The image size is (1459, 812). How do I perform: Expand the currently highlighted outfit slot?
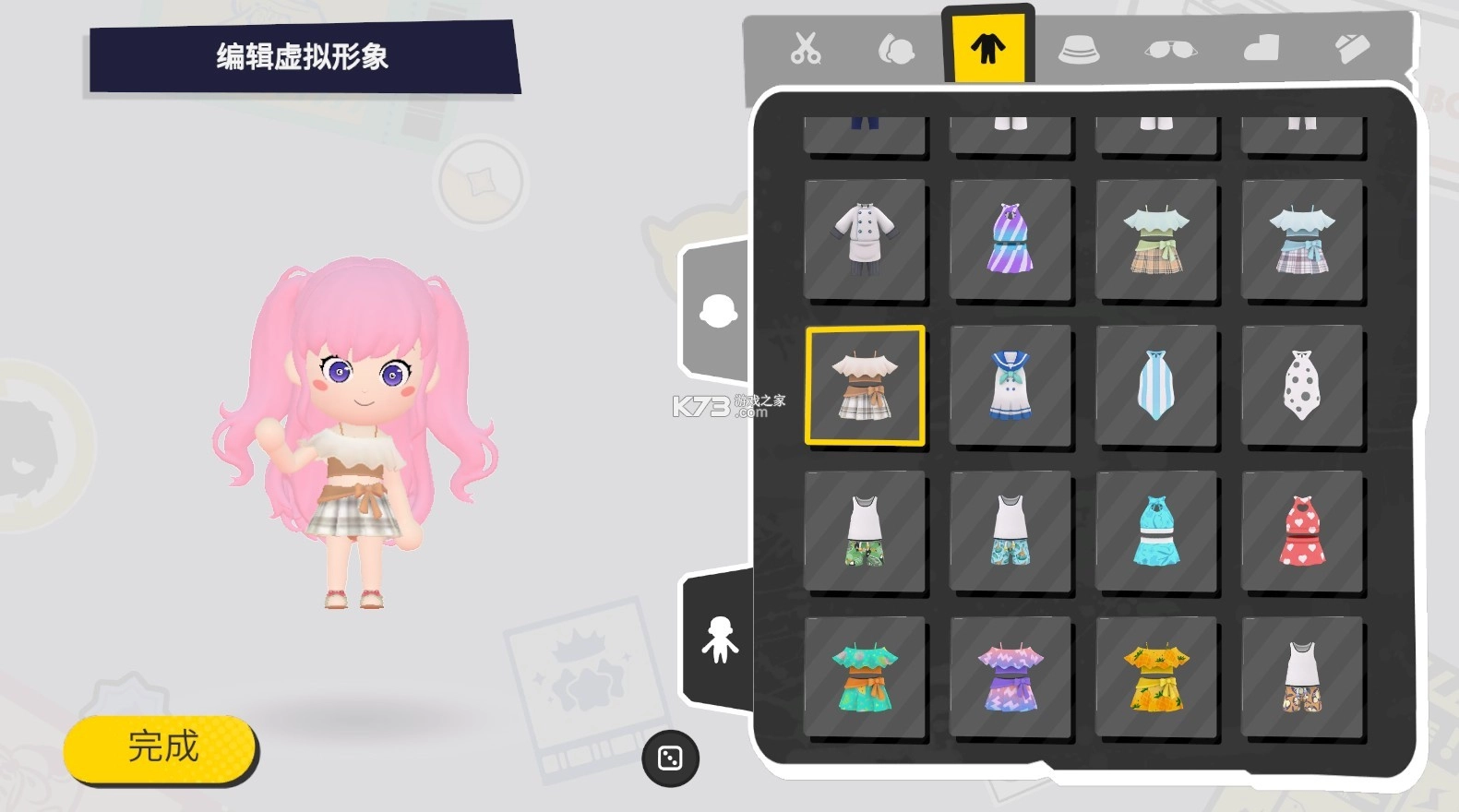click(866, 384)
